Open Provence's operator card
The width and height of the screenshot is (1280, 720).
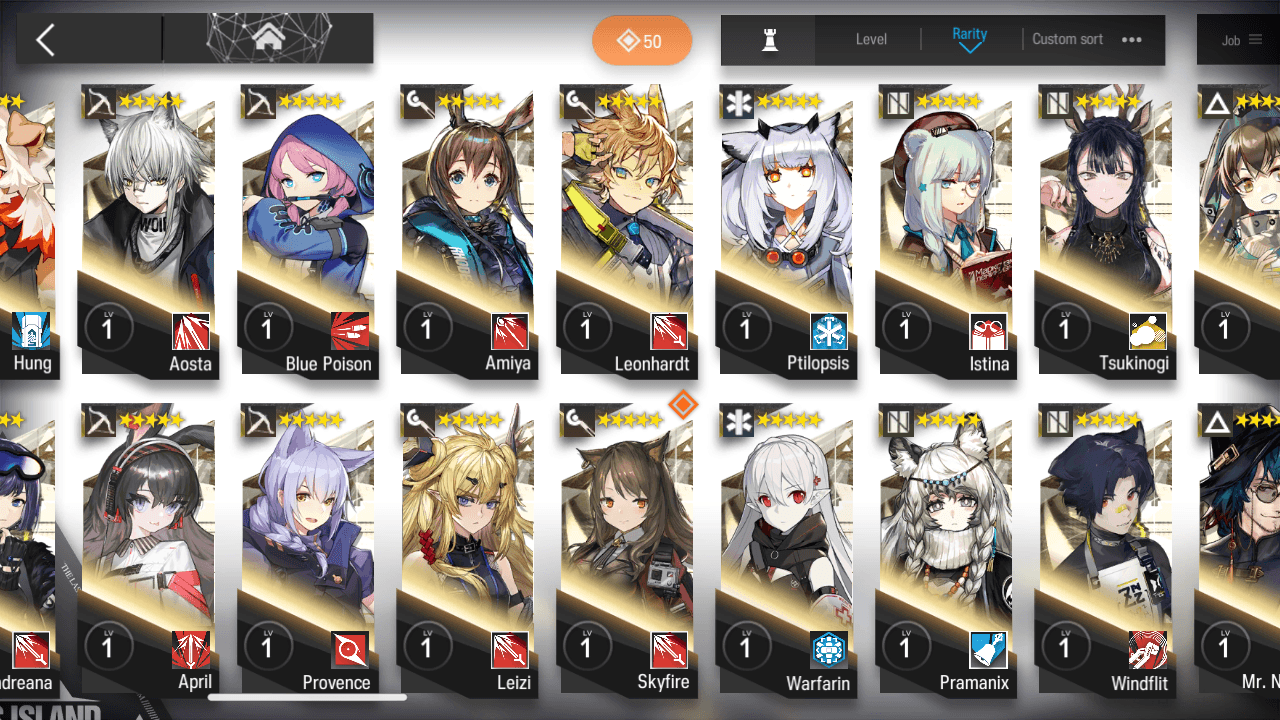[x=308, y=550]
